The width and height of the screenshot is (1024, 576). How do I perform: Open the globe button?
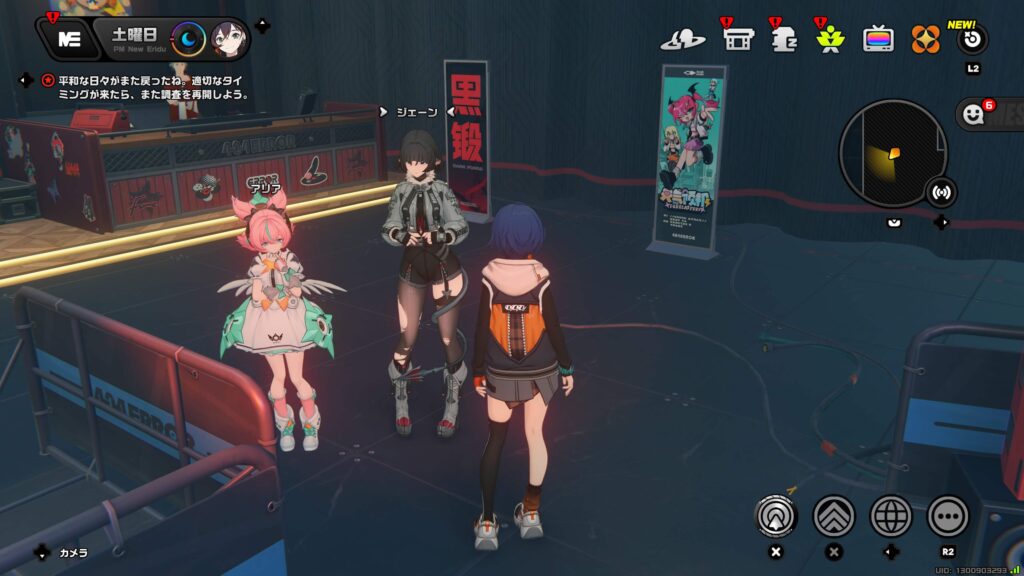click(891, 516)
